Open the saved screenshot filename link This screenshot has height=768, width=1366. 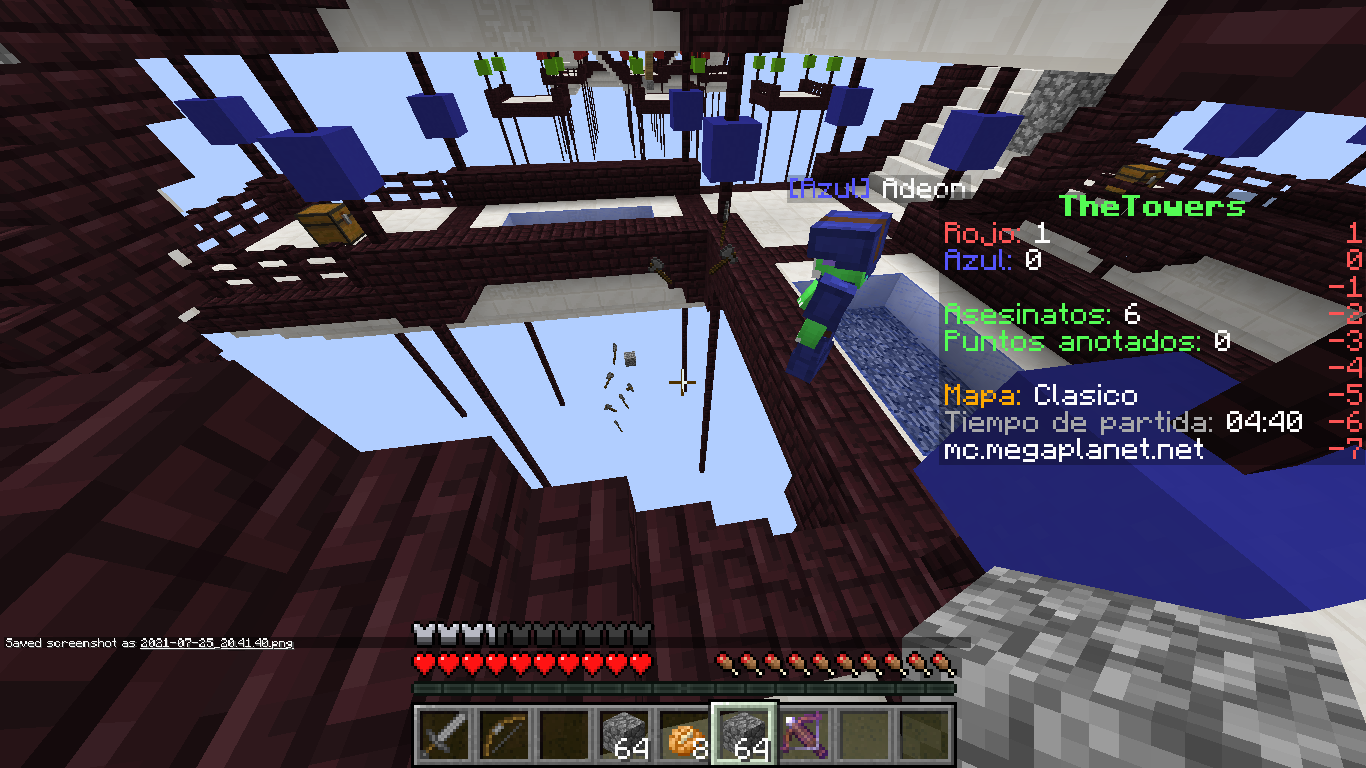[x=216, y=643]
